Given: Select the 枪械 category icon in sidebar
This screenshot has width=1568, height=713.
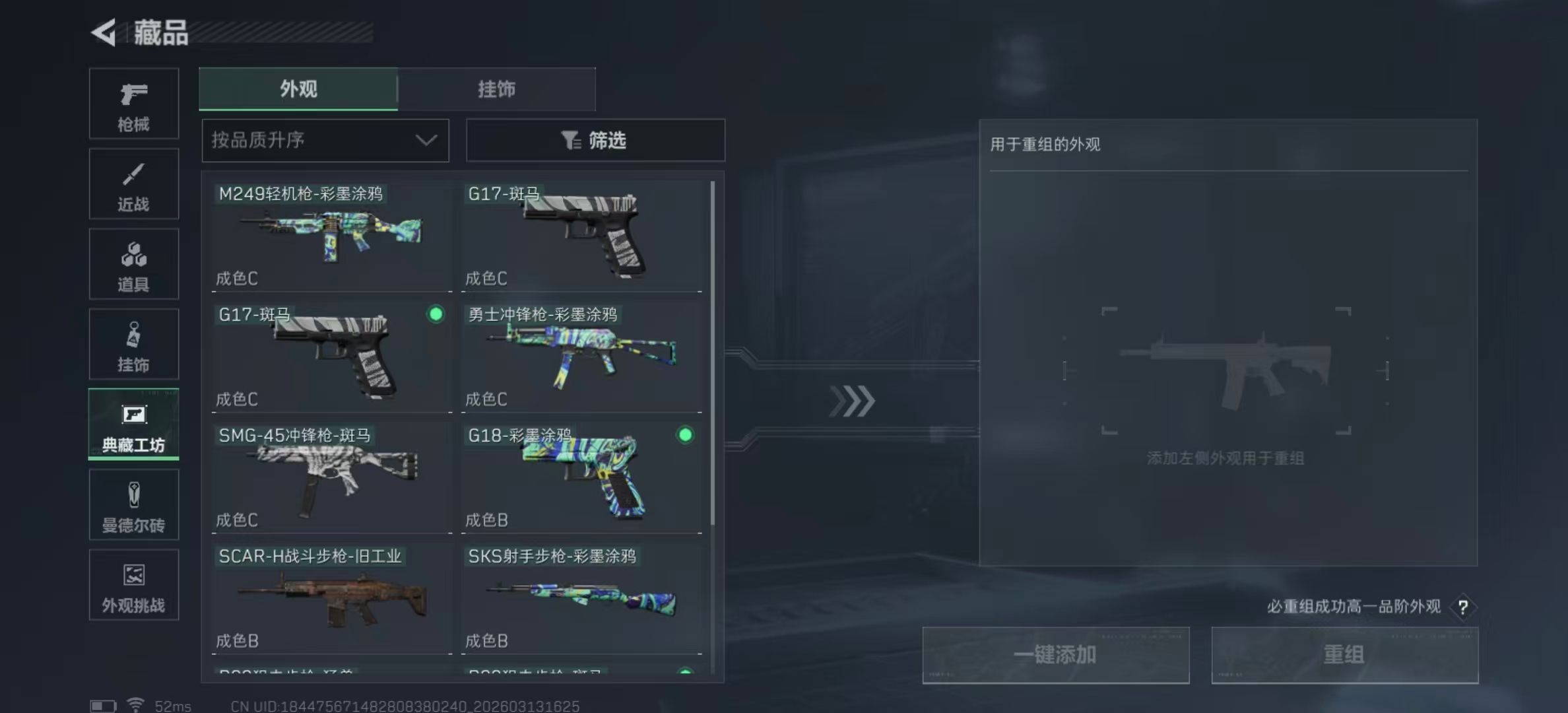Looking at the screenshot, I should coord(133,102).
